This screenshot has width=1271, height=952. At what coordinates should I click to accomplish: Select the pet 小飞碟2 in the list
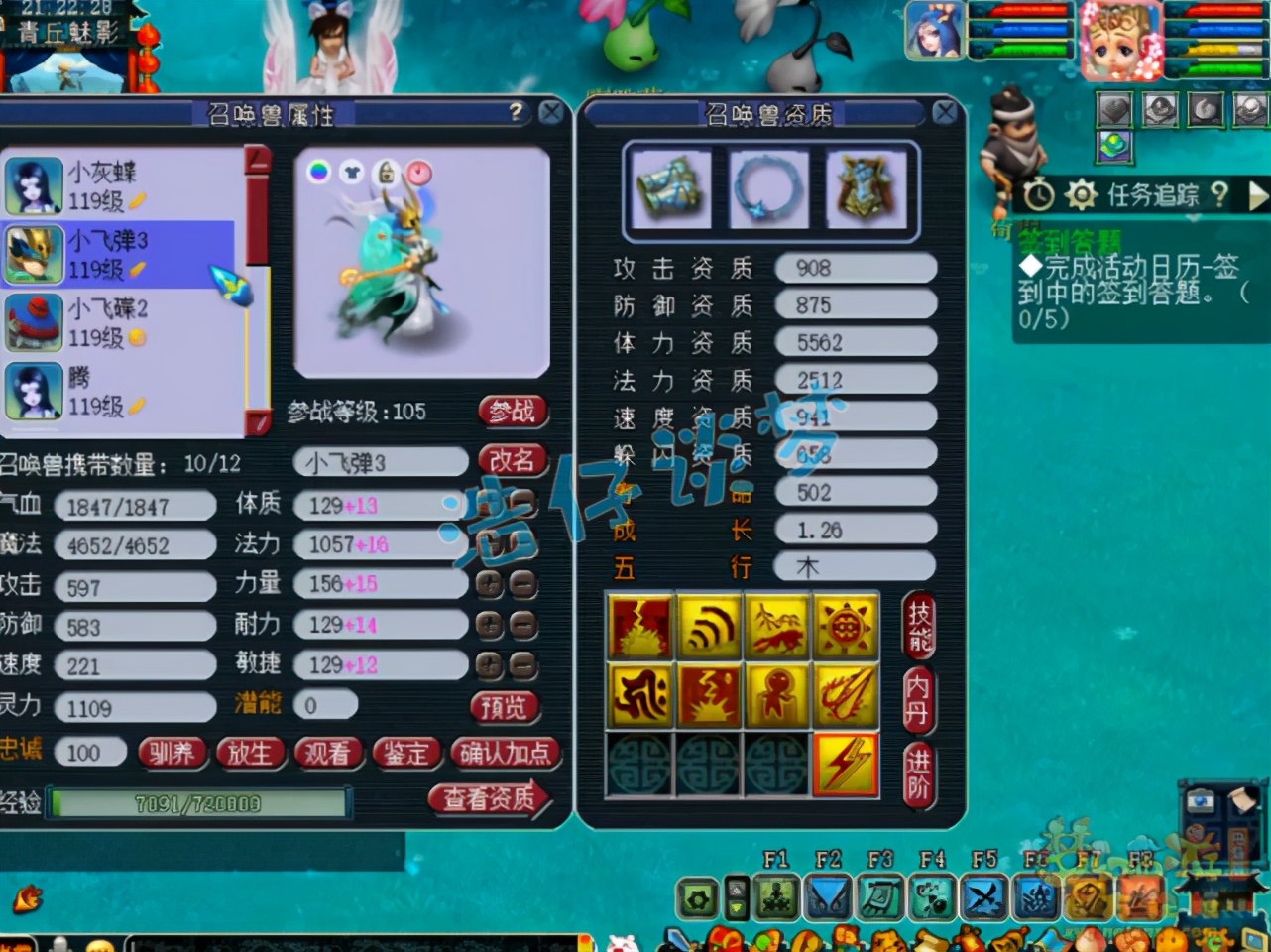pyautogui.click(x=119, y=322)
